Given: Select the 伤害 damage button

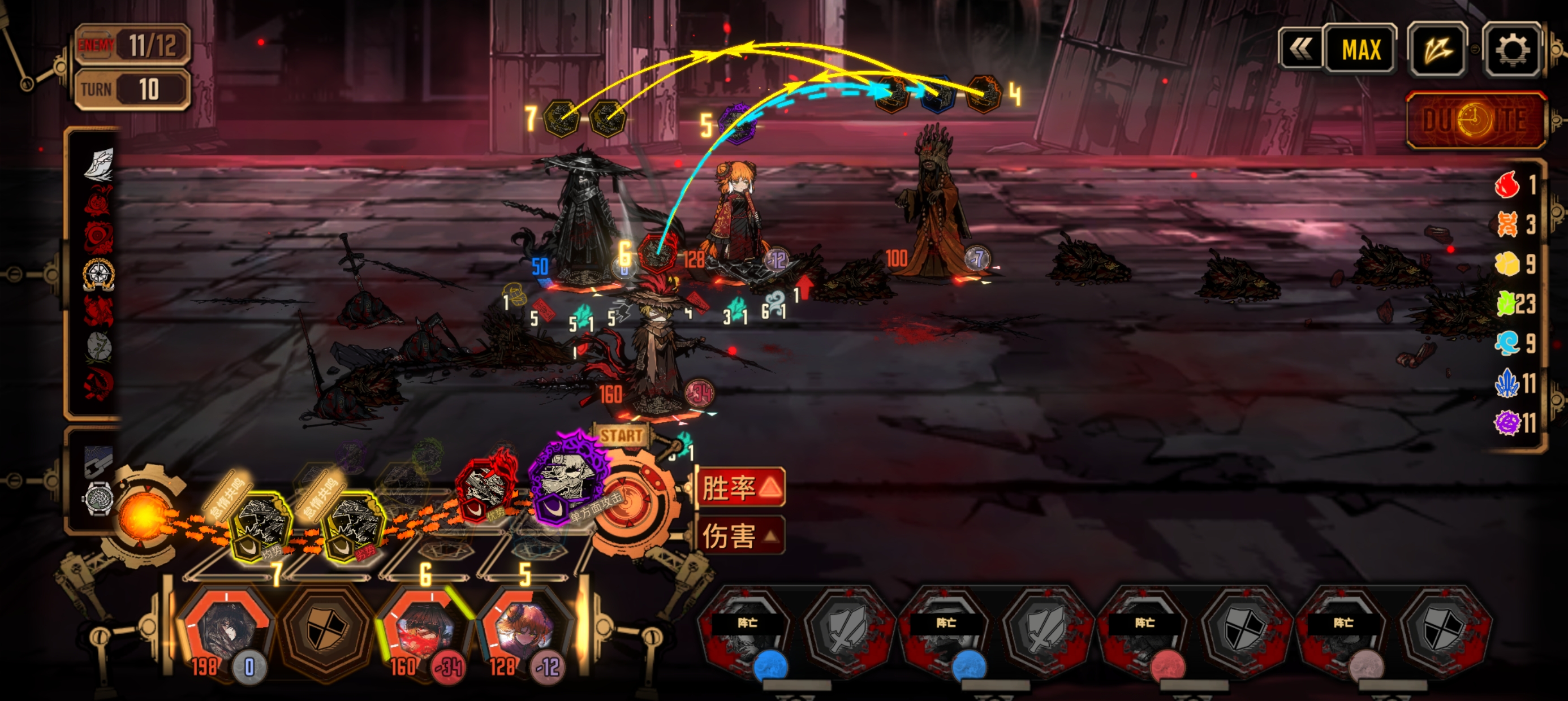Looking at the screenshot, I should (739, 536).
